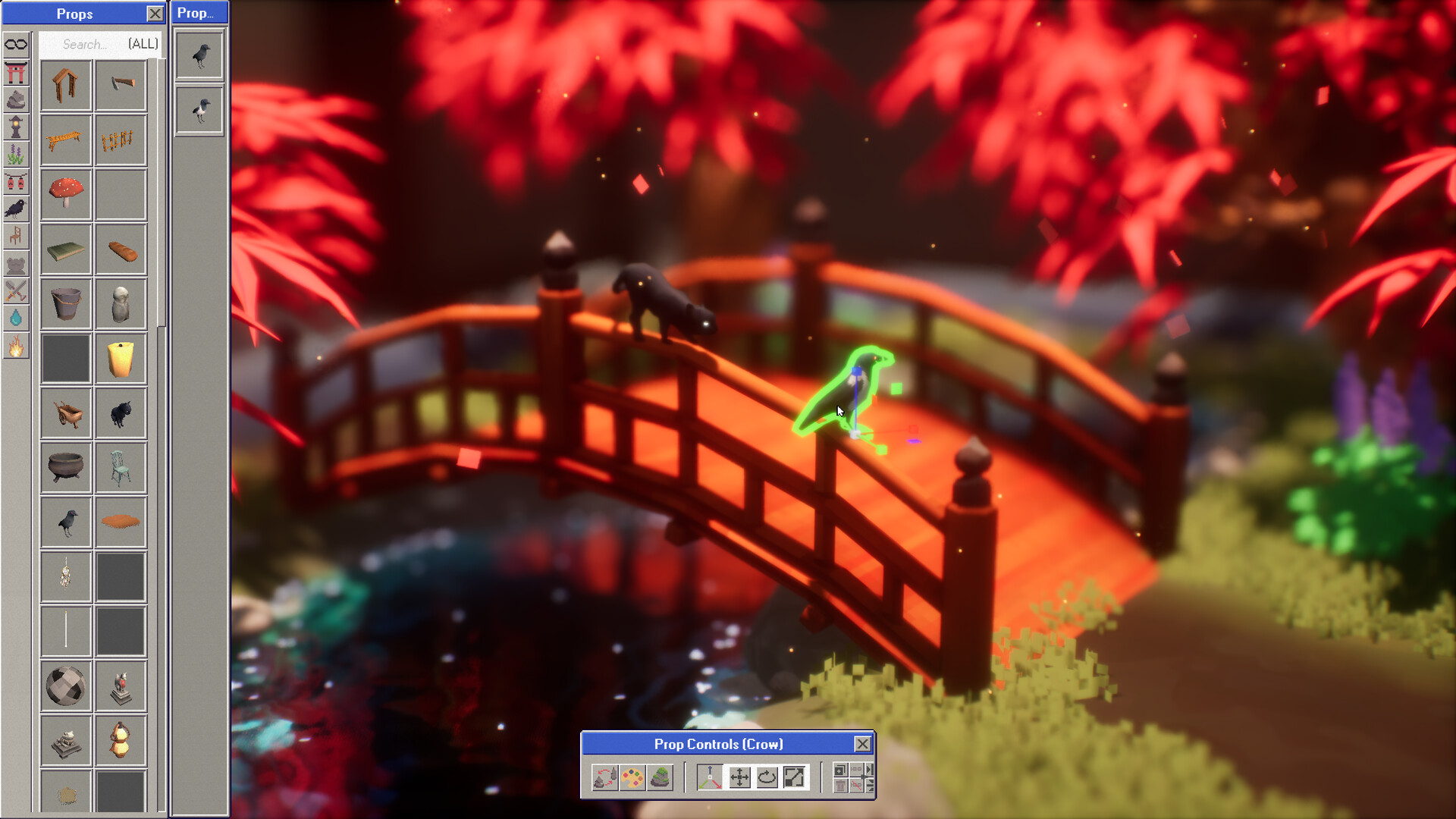
Task: Toggle the move tool in Prop Controls
Action: click(739, 777)
